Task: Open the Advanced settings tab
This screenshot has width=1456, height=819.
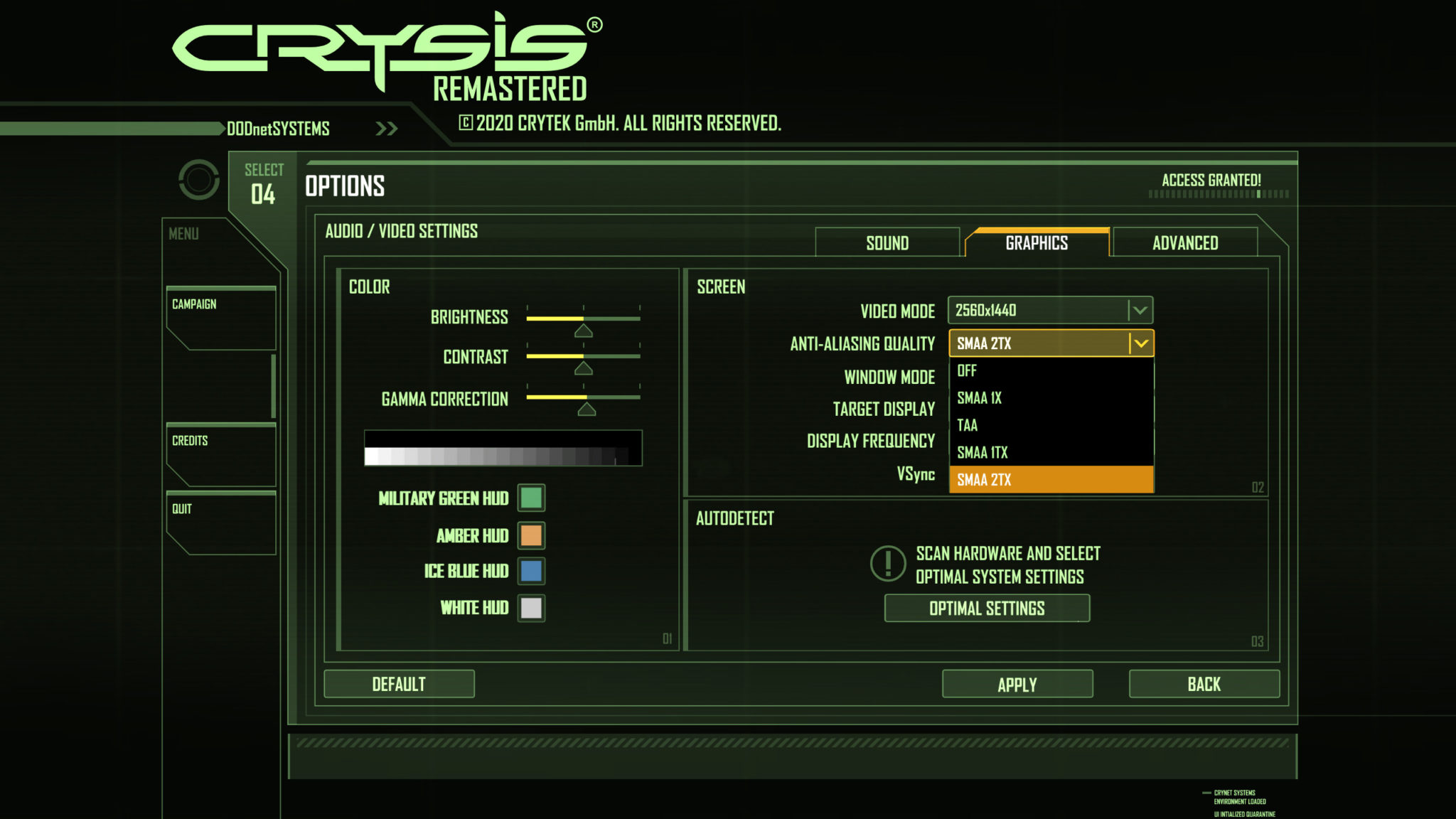Action: (1185, 242)
